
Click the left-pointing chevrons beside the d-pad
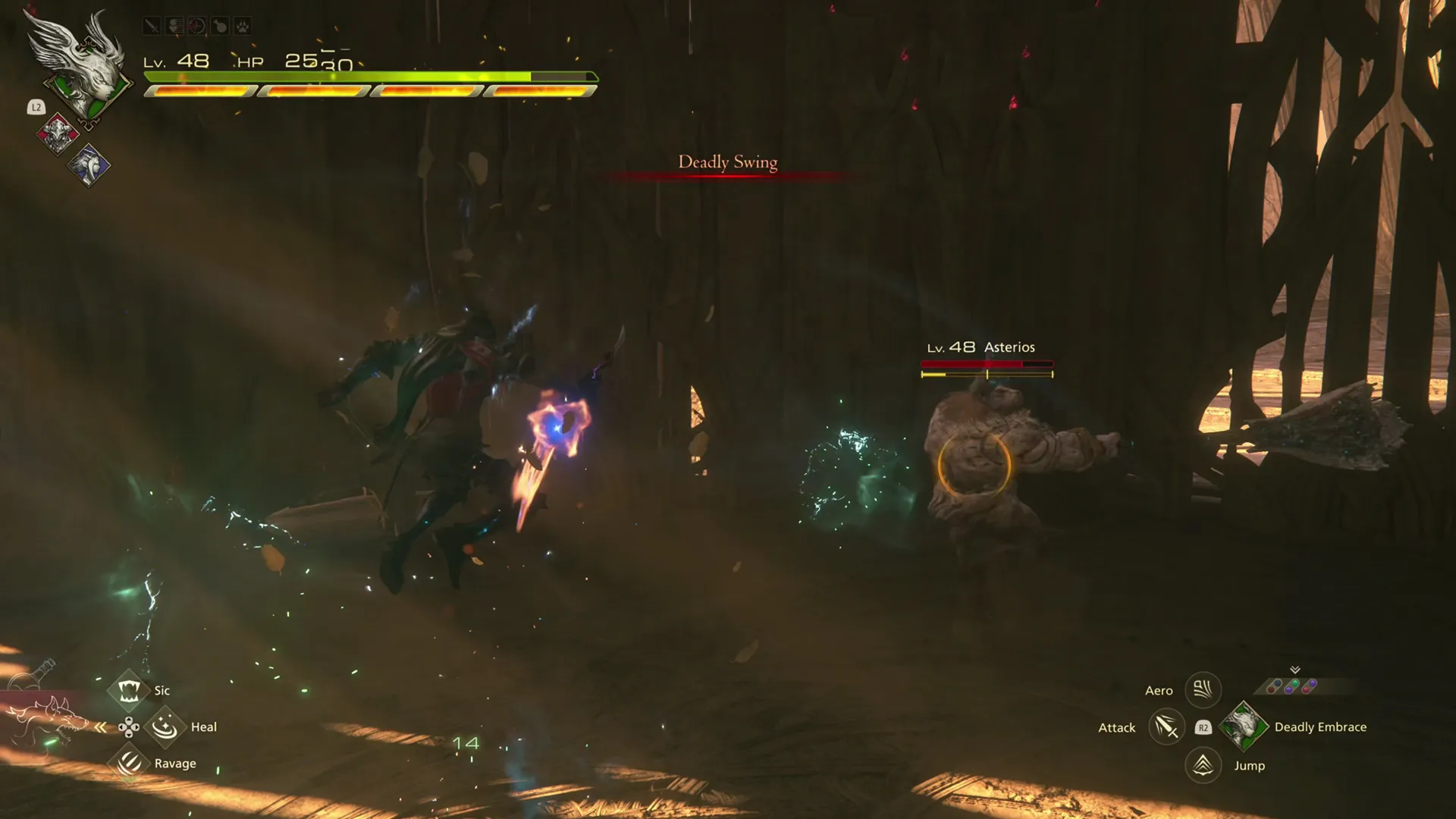tap(100, 726)
